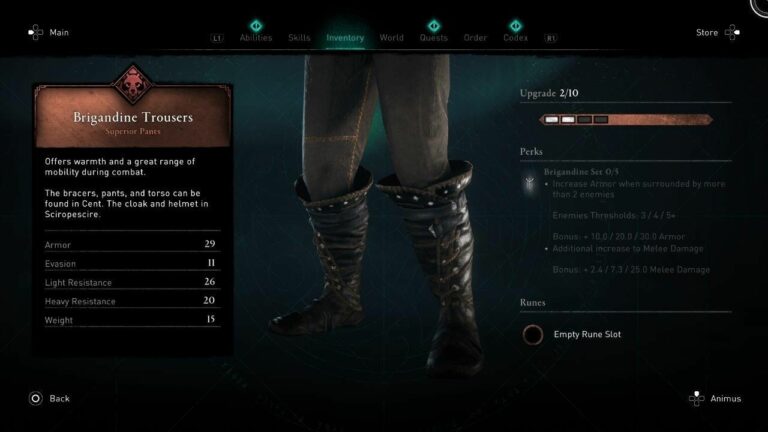Screen dimensions: 768x432
Task: Switch to the Abilities tab
Action: [256, 38]
